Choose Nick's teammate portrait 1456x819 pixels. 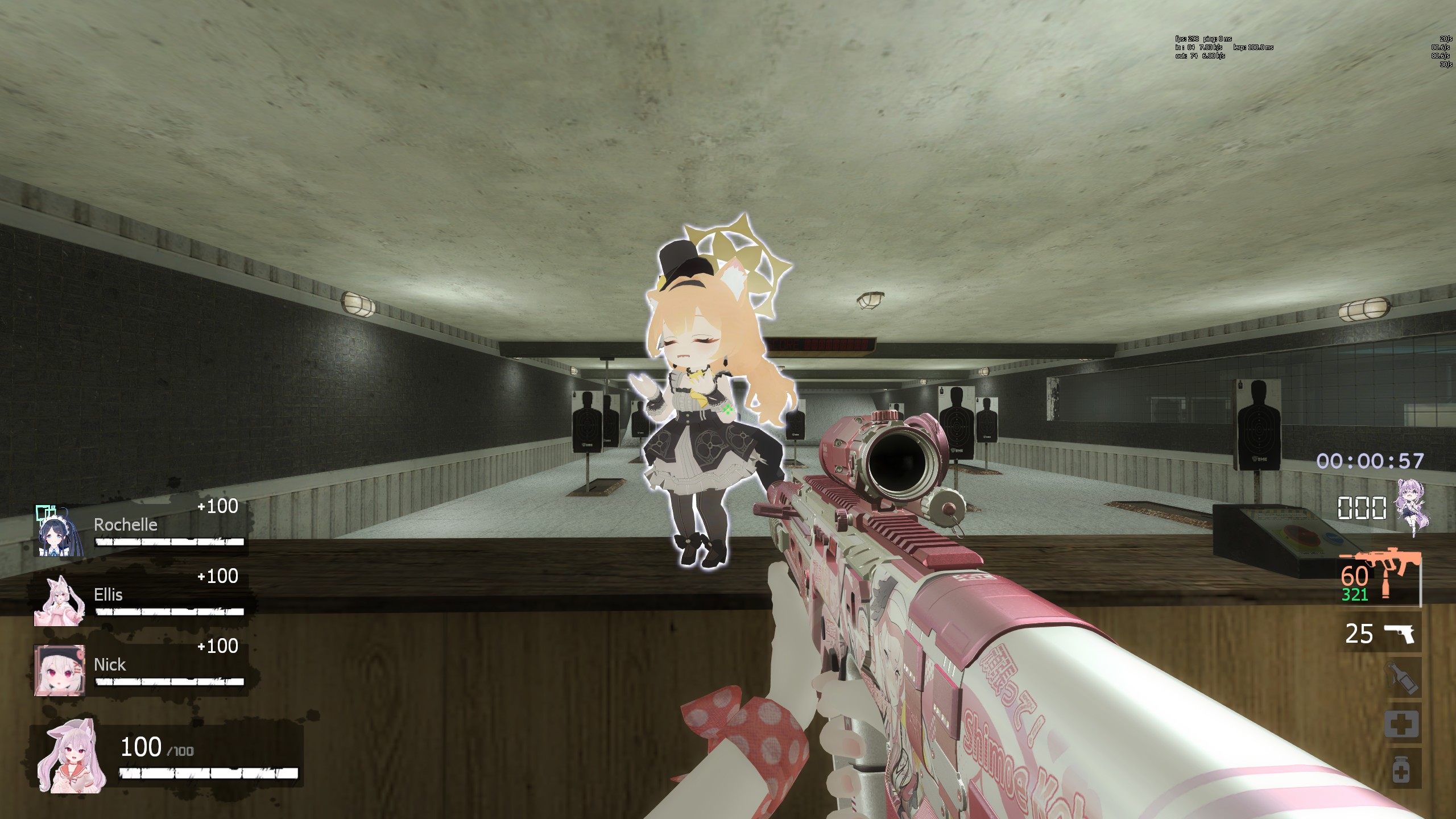[60, 670]
